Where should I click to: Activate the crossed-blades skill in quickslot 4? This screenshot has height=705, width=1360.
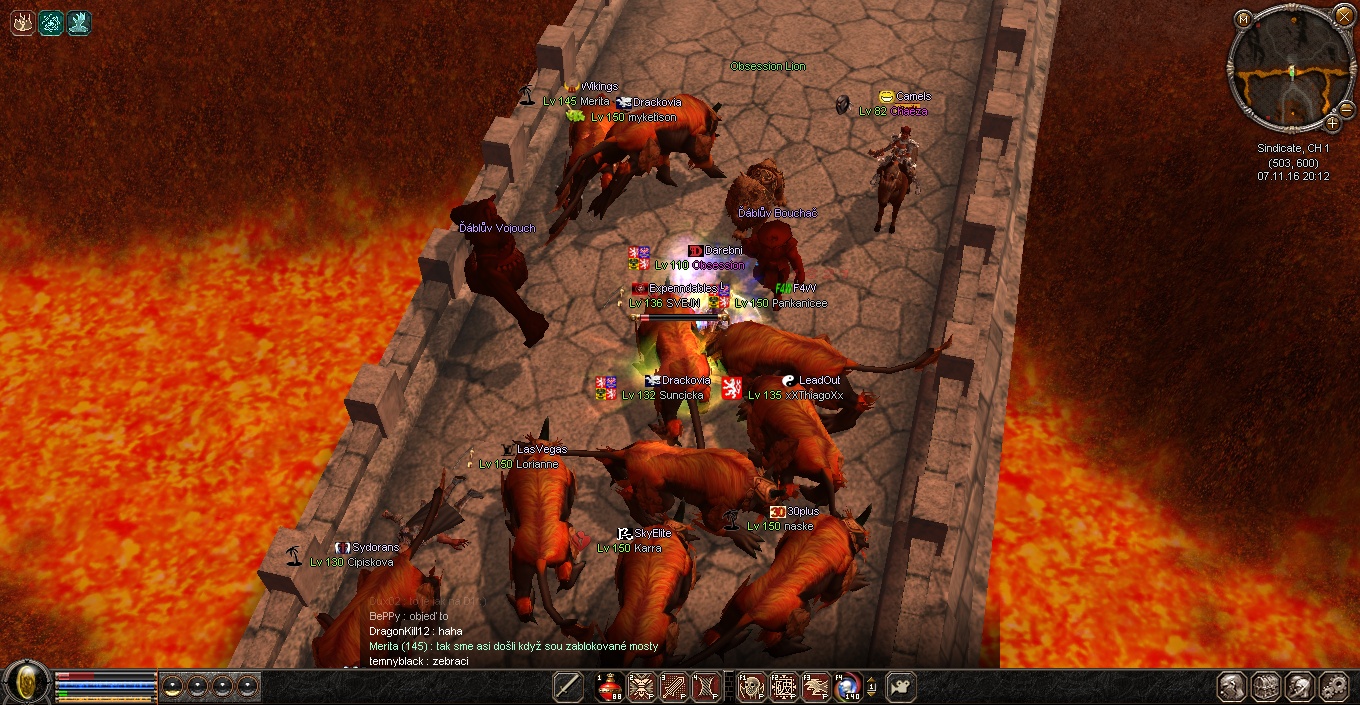point(707,687)
